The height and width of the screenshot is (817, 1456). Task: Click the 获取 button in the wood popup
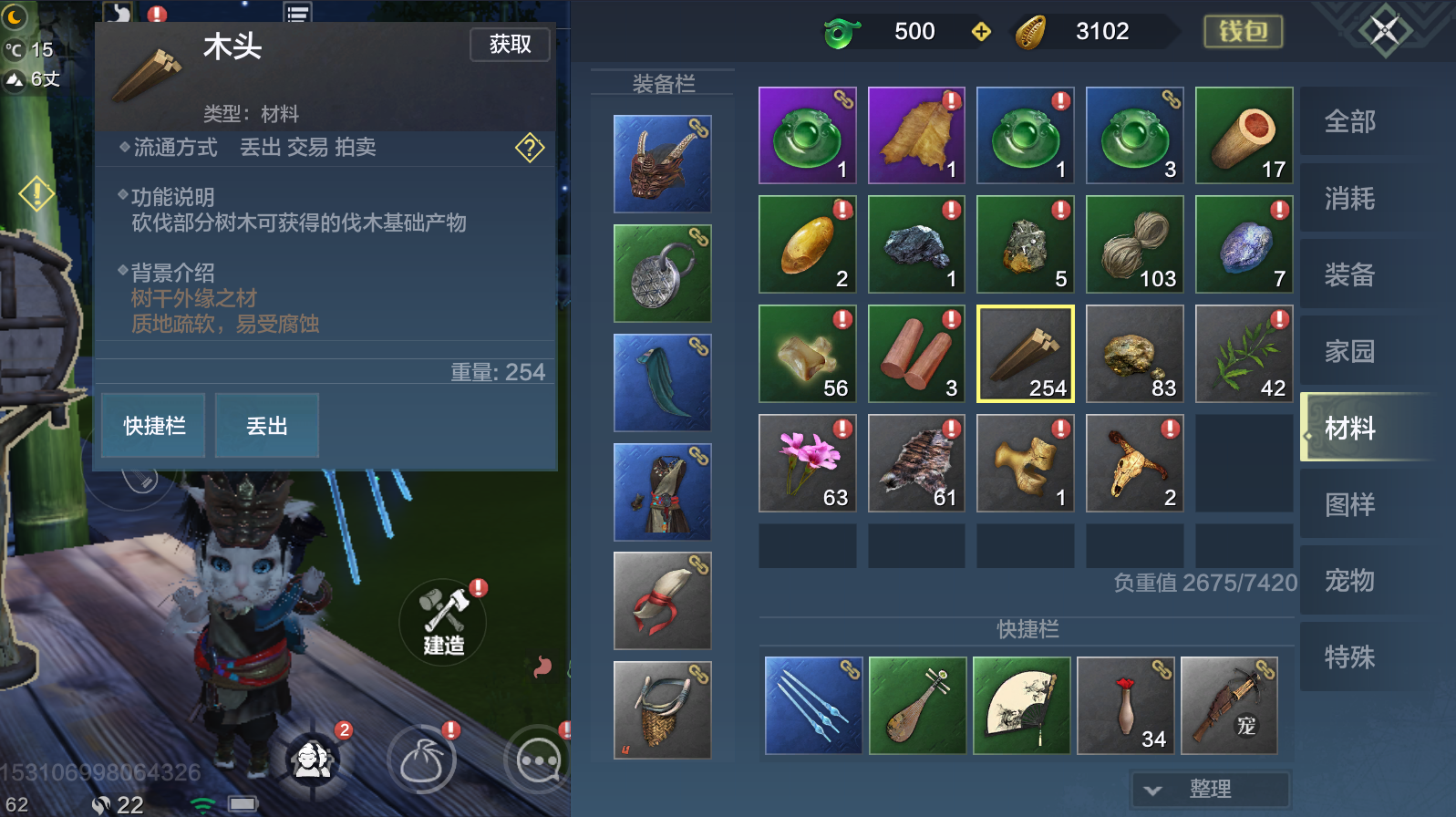tap(509, 45)
